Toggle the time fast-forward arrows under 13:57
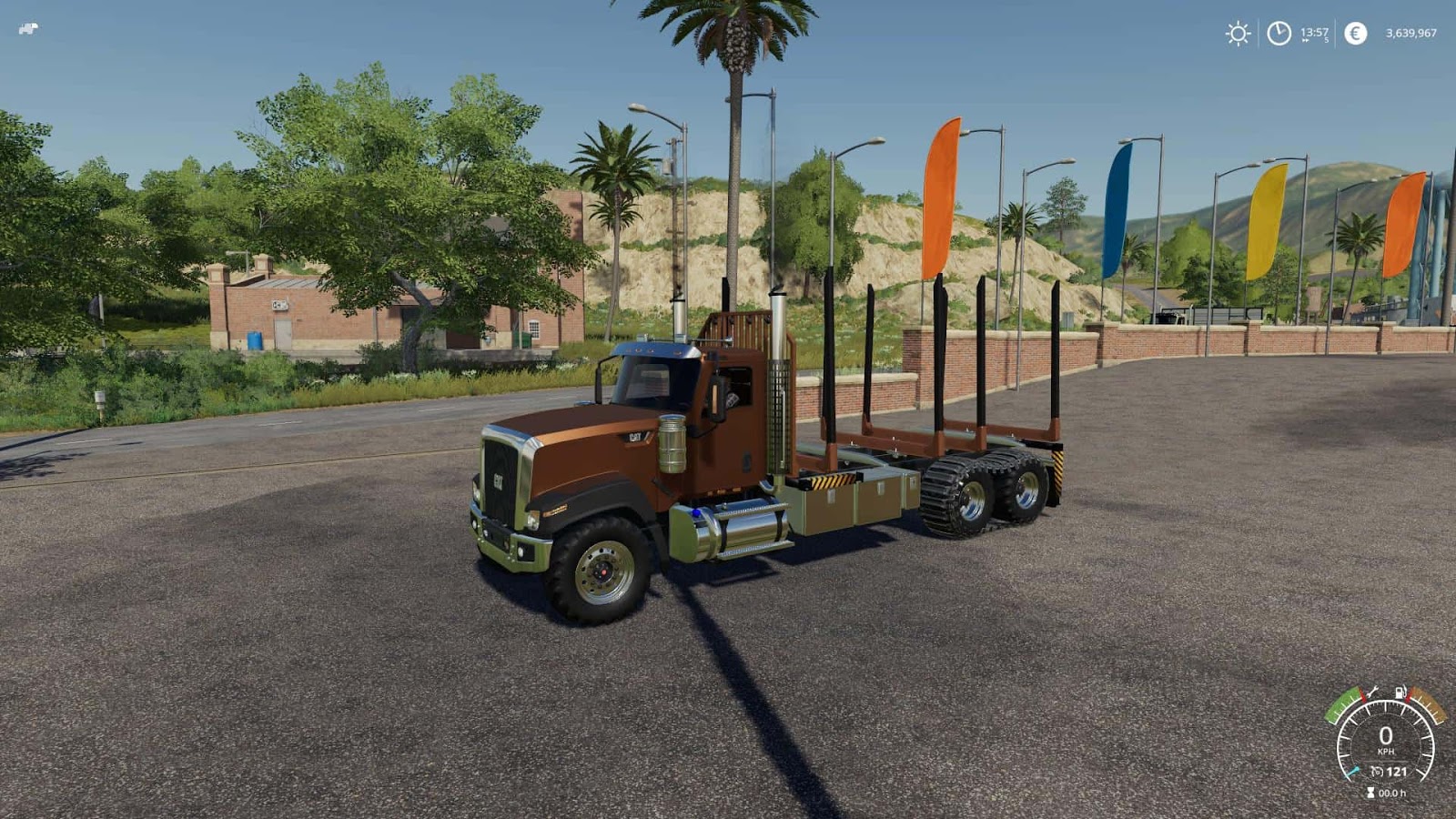This screenshot has width=1456, height=819. pos(1305,40)
